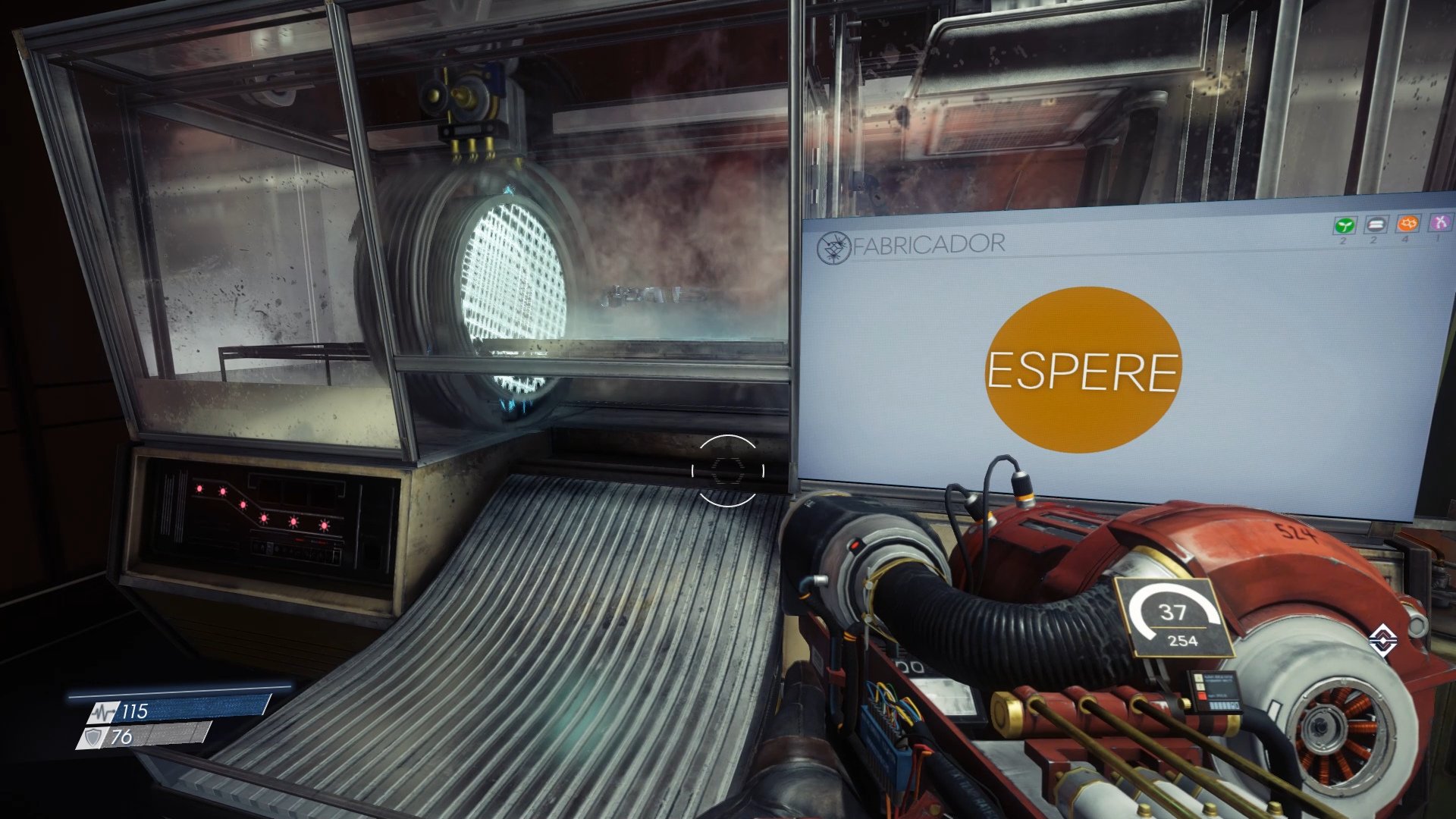The width and height of the screenshot is (1456, 819).
Task: Select the gray mineral material icon
Action: pyautogui.click(x=1376, y=224)
